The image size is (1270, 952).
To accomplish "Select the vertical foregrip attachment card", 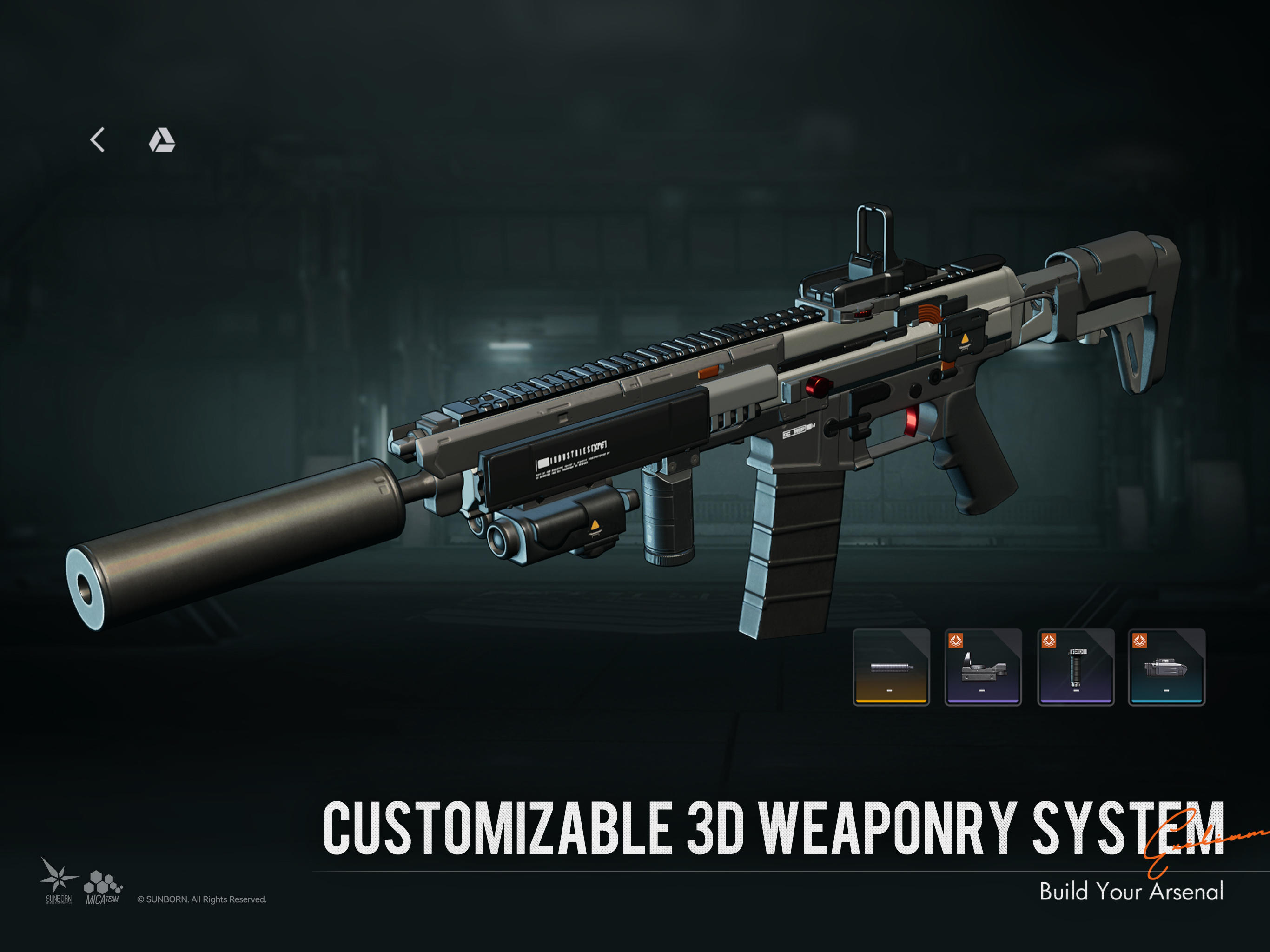I will (x=1077, y=667).
